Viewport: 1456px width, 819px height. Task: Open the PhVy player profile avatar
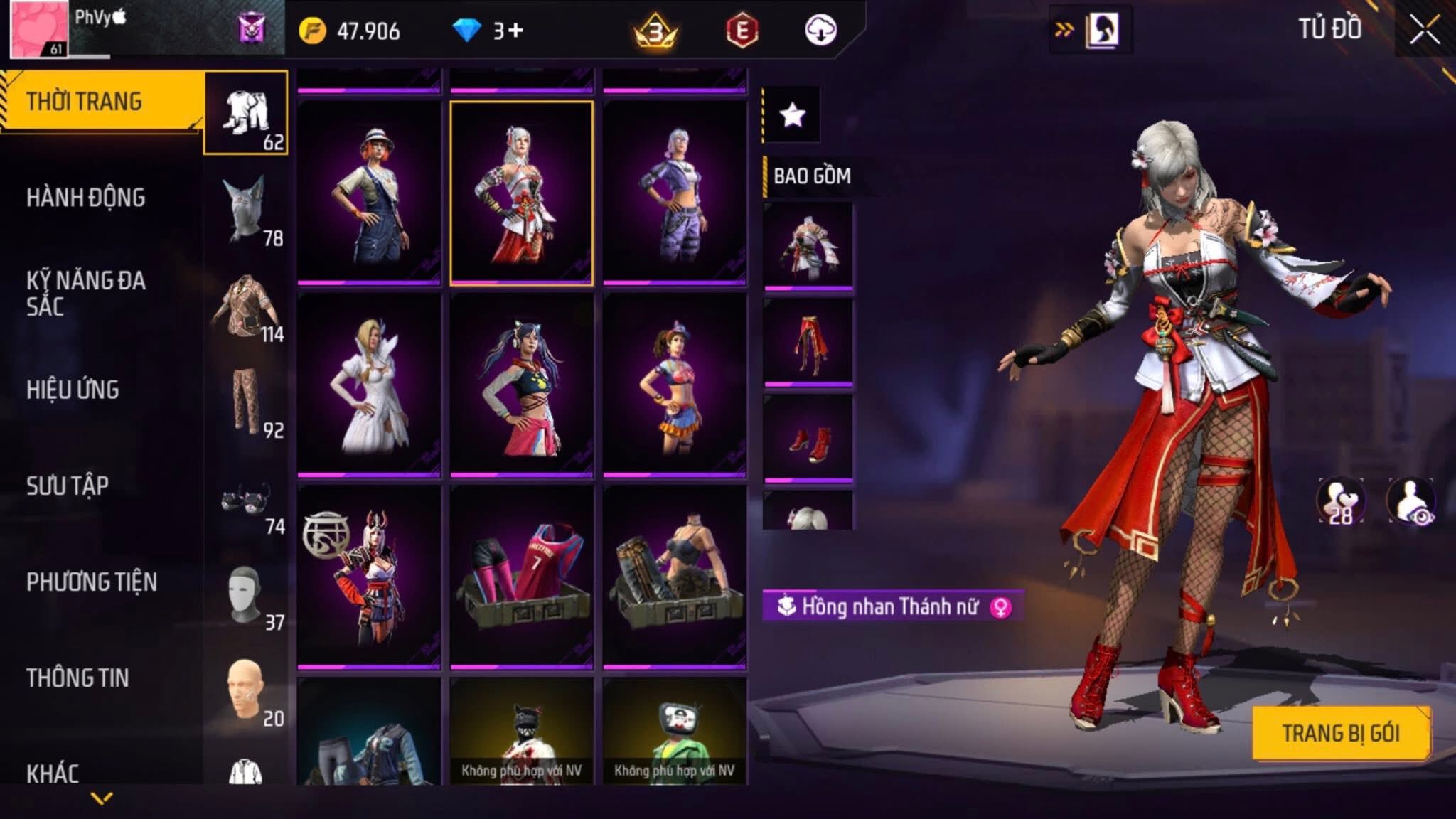39,30
